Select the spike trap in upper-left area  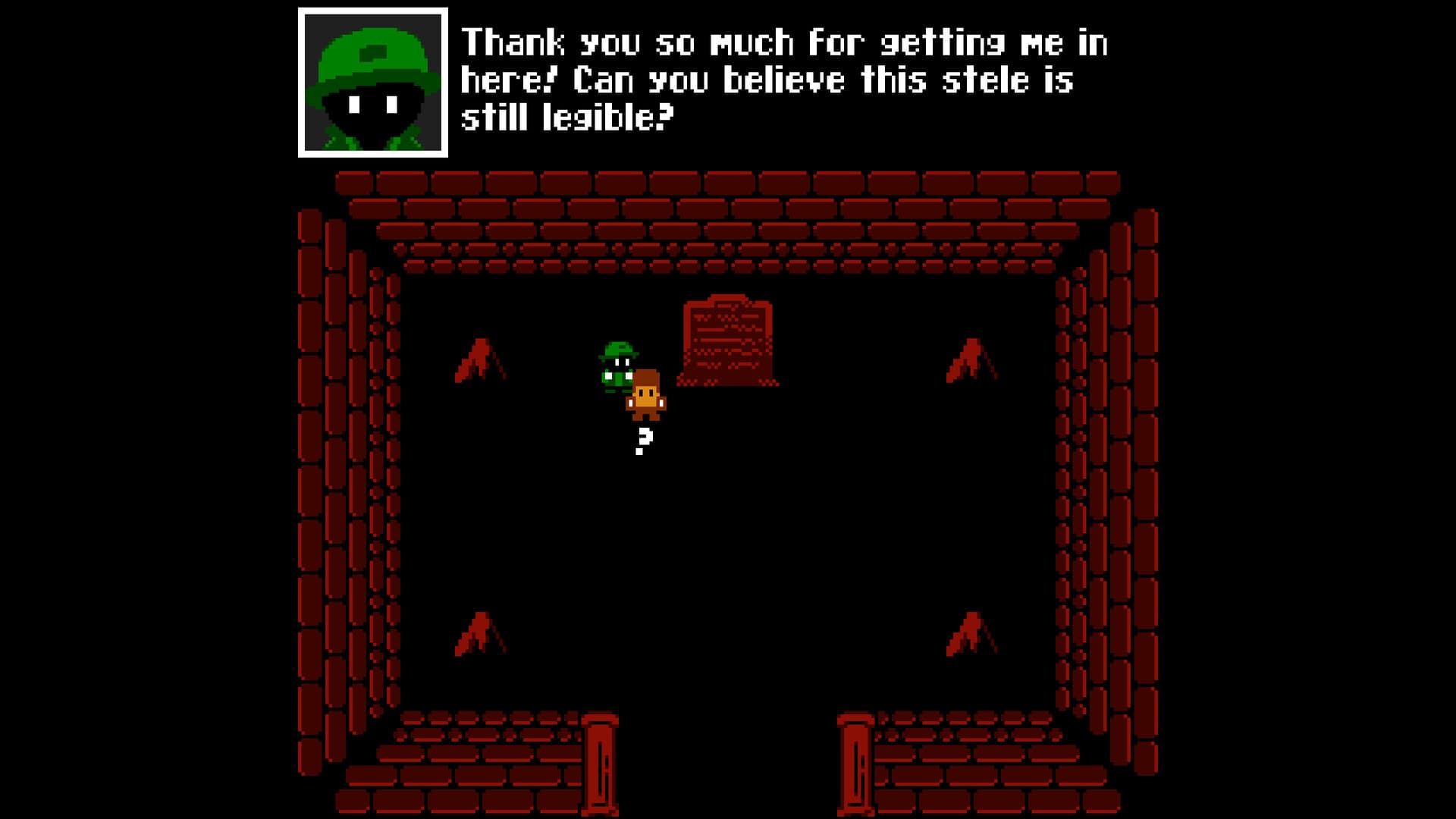coord(480,356)
